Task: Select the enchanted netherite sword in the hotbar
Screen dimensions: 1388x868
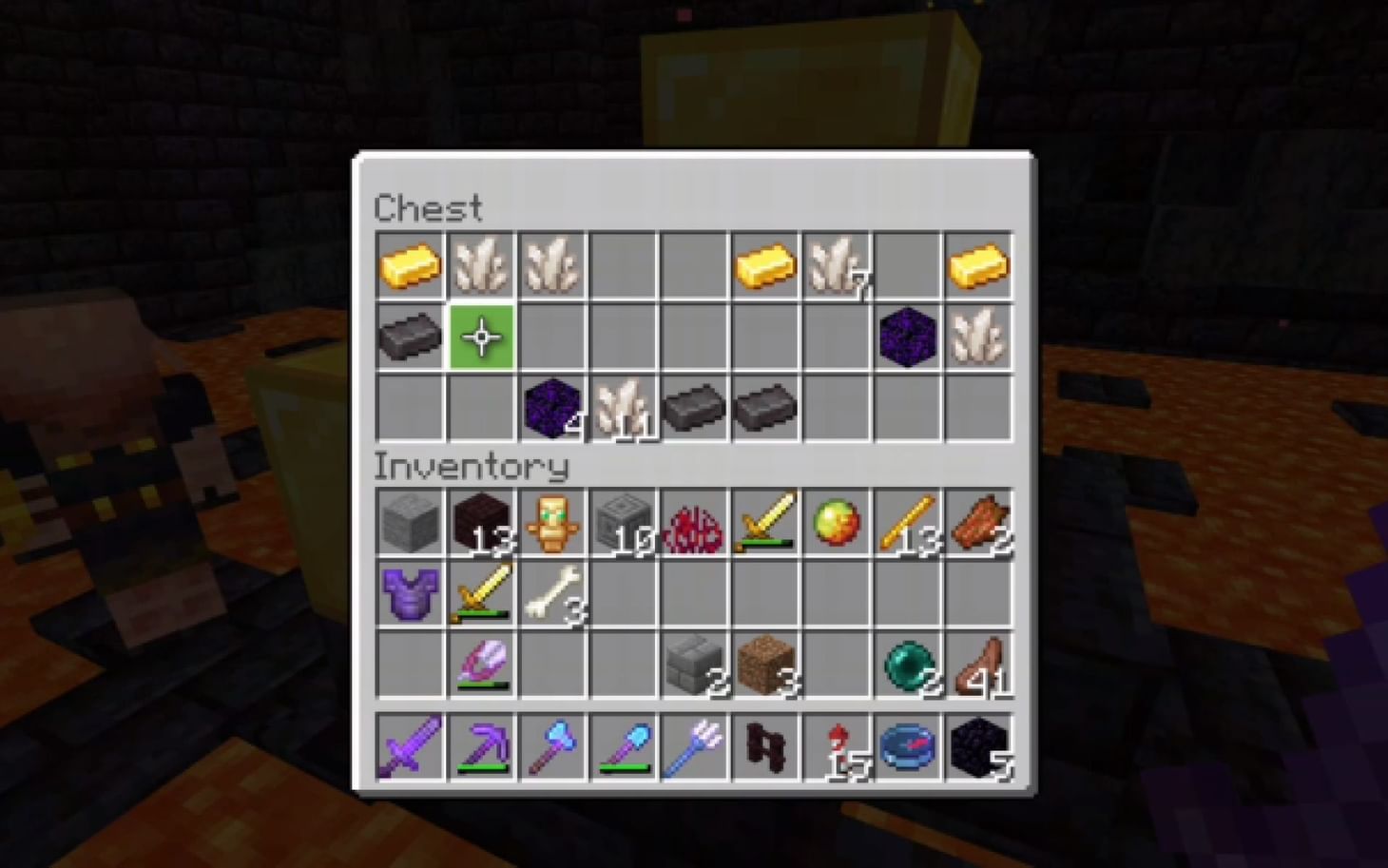Action: coord(411,751)
